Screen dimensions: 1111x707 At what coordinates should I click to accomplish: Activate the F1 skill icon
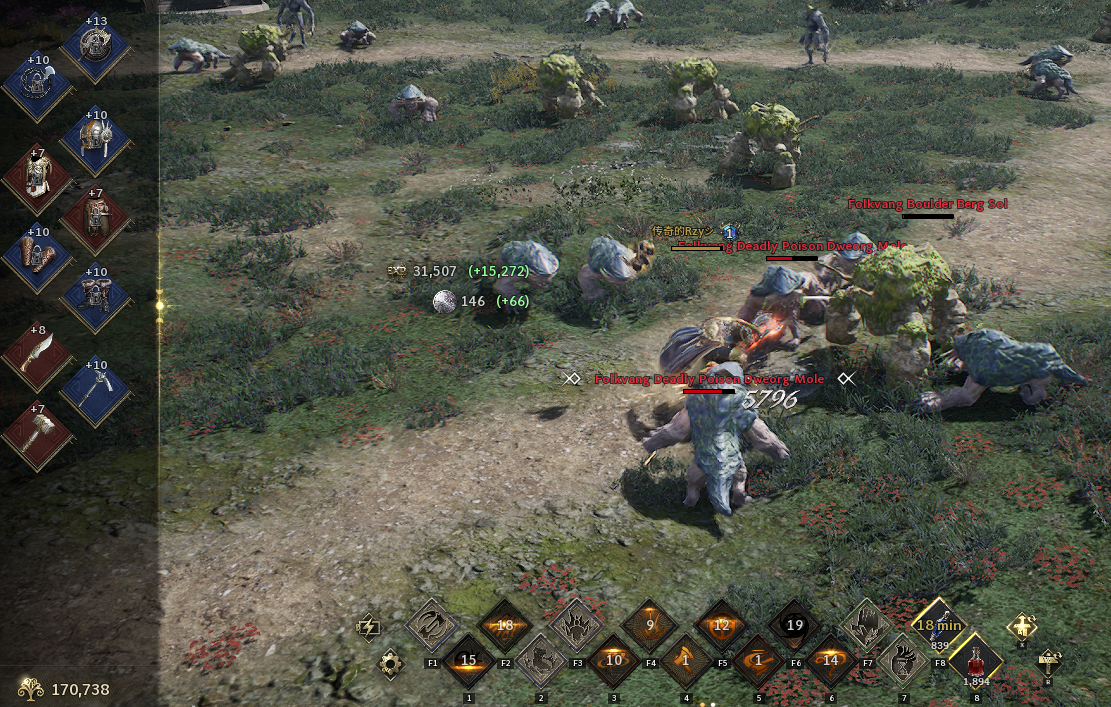point(432,625)
